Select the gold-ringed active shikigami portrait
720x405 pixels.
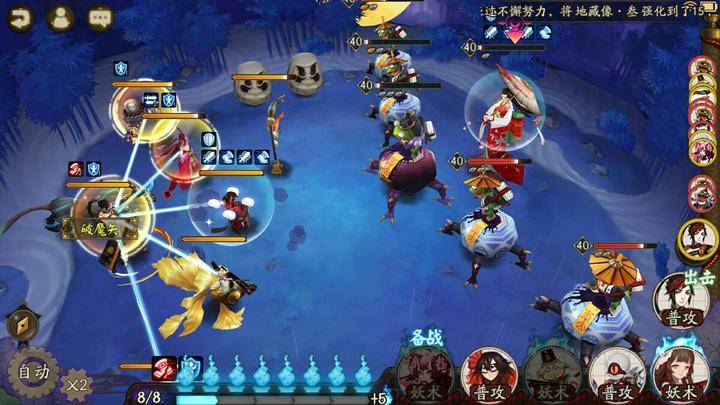click(697, 240)
